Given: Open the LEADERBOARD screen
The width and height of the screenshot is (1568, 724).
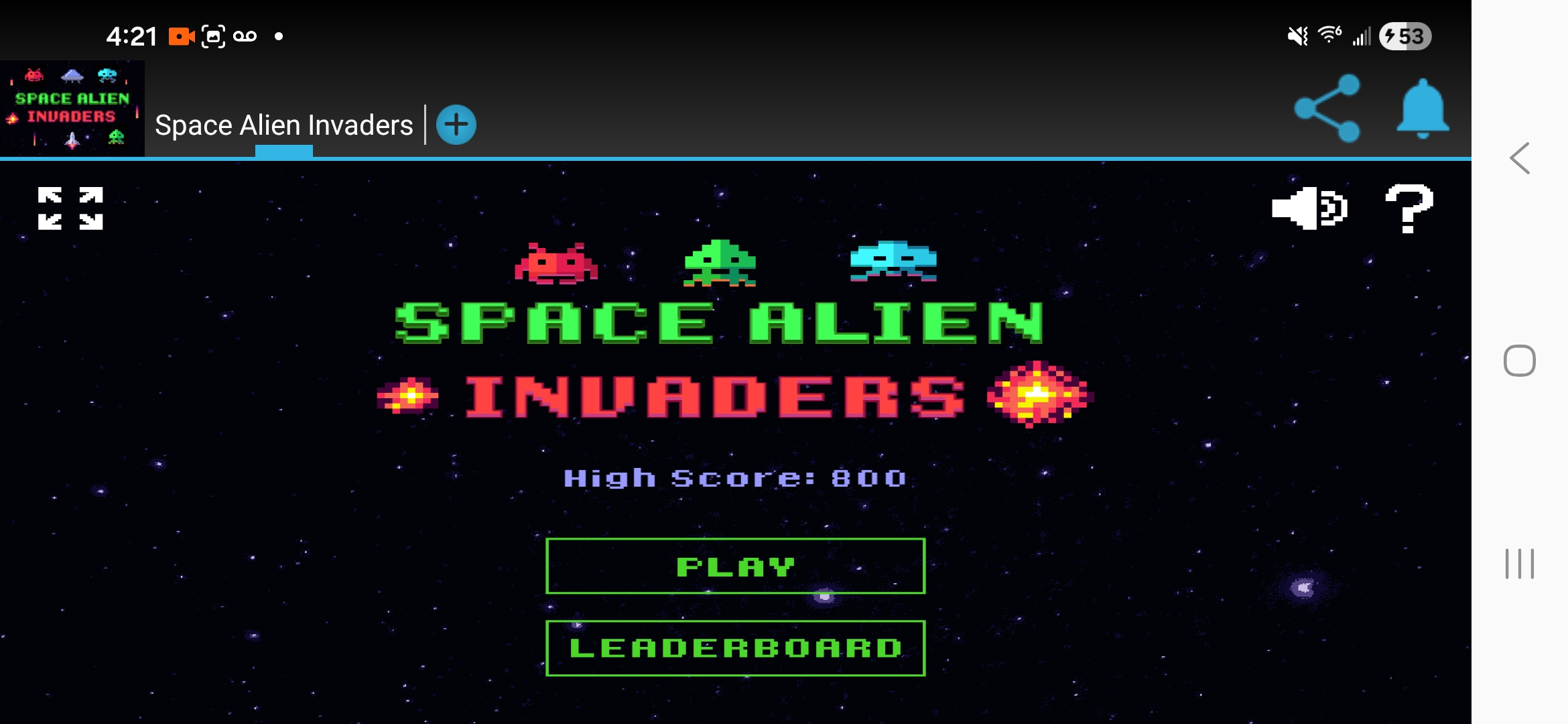Looking at the screenshot, I should pyautogui.click(x=735, y=647).
